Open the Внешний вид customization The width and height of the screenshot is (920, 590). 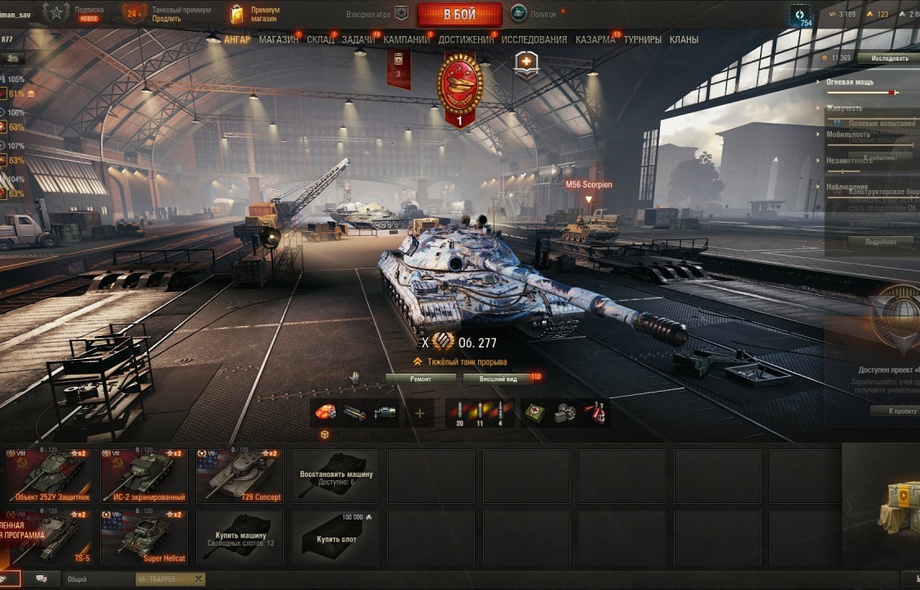tap(497, 379)
